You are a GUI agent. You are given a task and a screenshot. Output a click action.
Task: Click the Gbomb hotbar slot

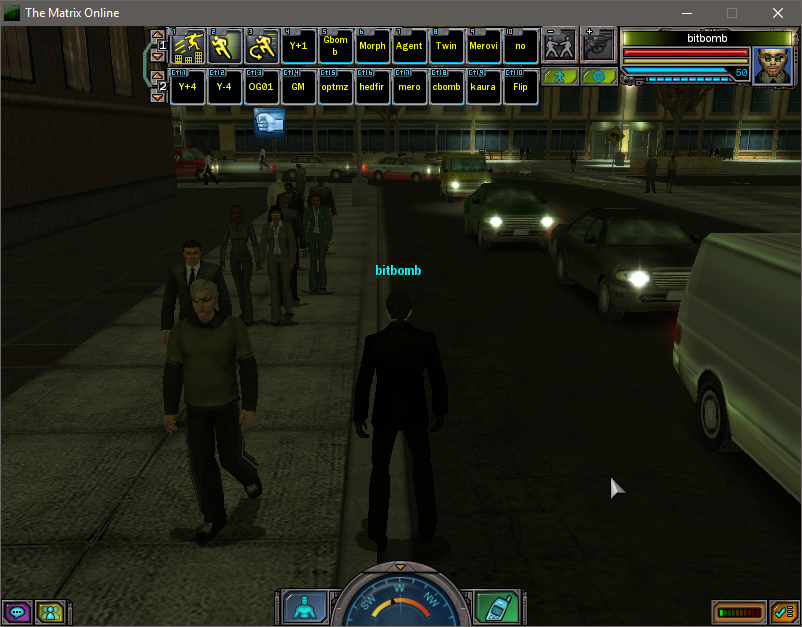(x=335, y=46)
